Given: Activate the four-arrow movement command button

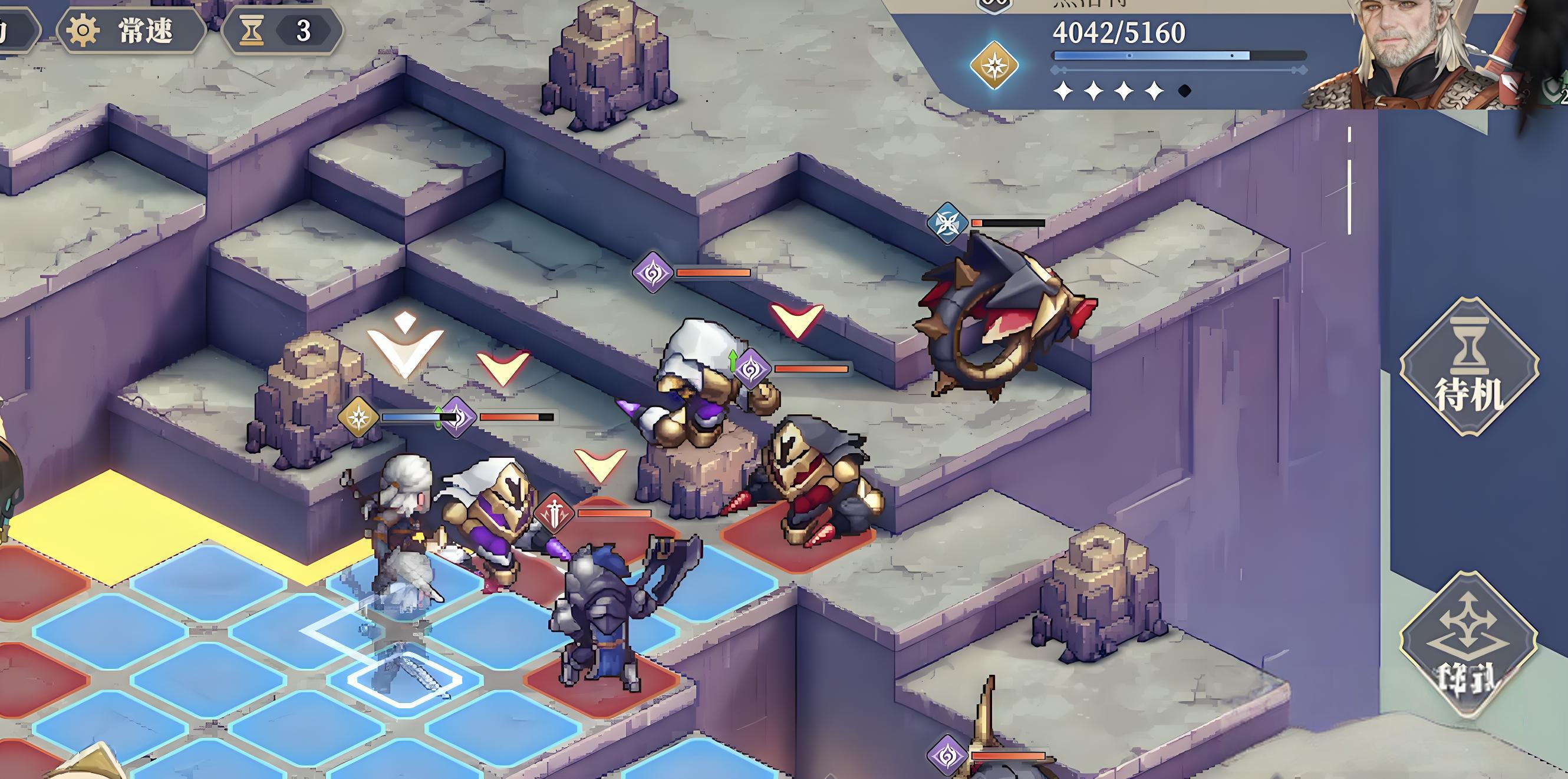Looking at the screenshot, I should coord(1468,646).
